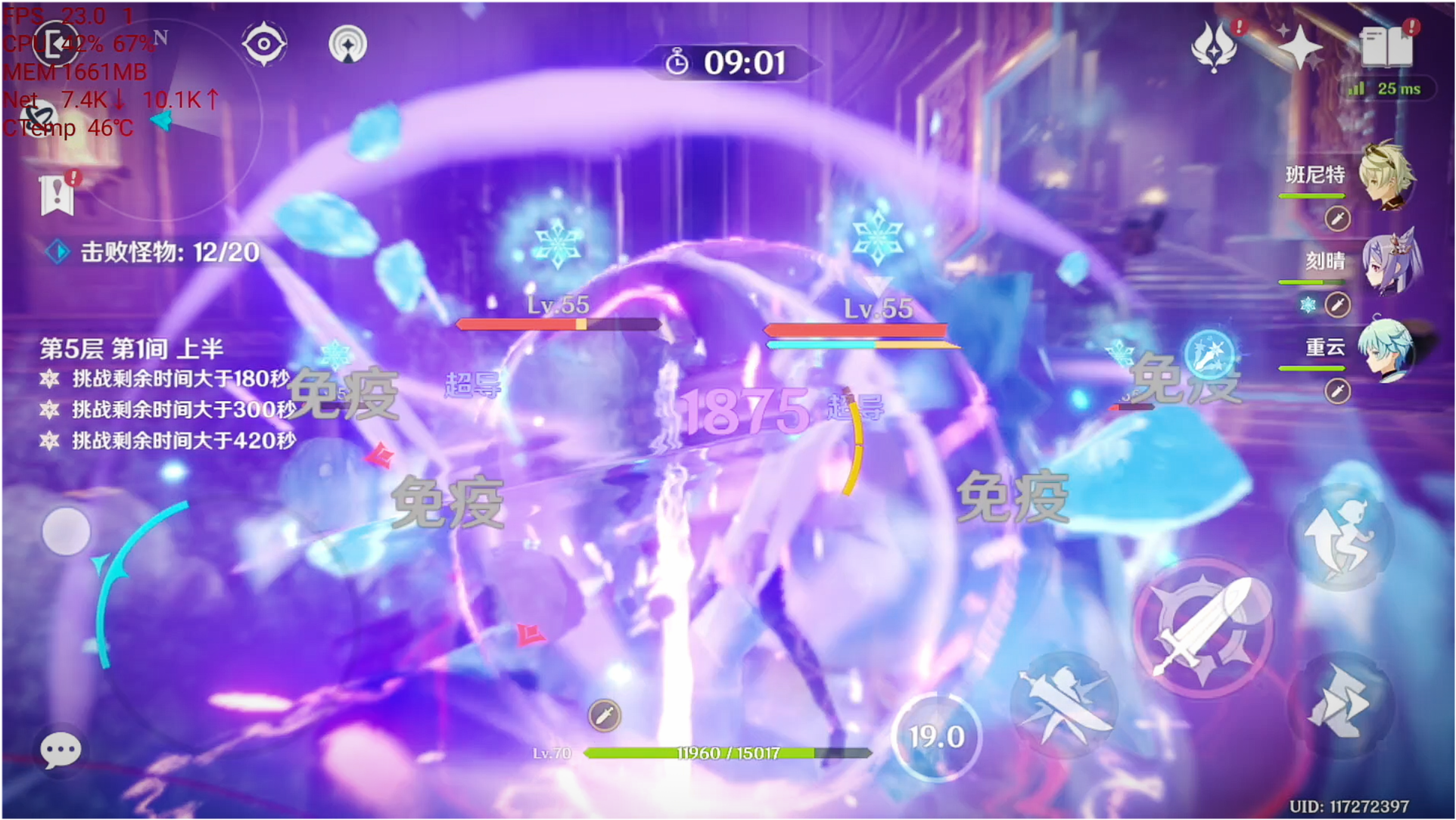The width and height of the screenshot is (1456, 820).
Task: Open the winged events icon
Action: 1214,47
